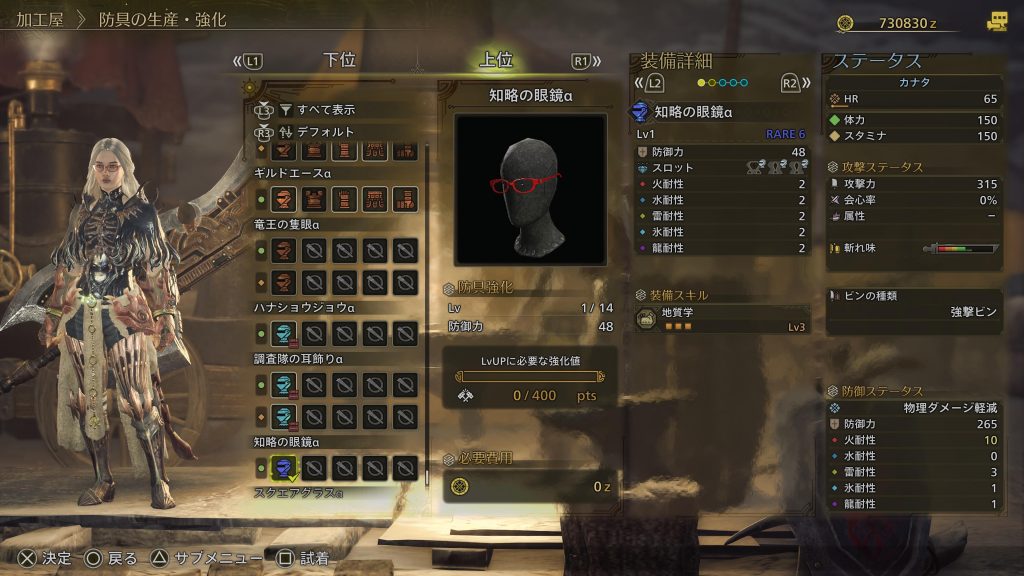Choose the 知略の眼鏡α head armor slot
Image resolution: width=1024 pixels, height=576 pixels.
tap(285, 467)
